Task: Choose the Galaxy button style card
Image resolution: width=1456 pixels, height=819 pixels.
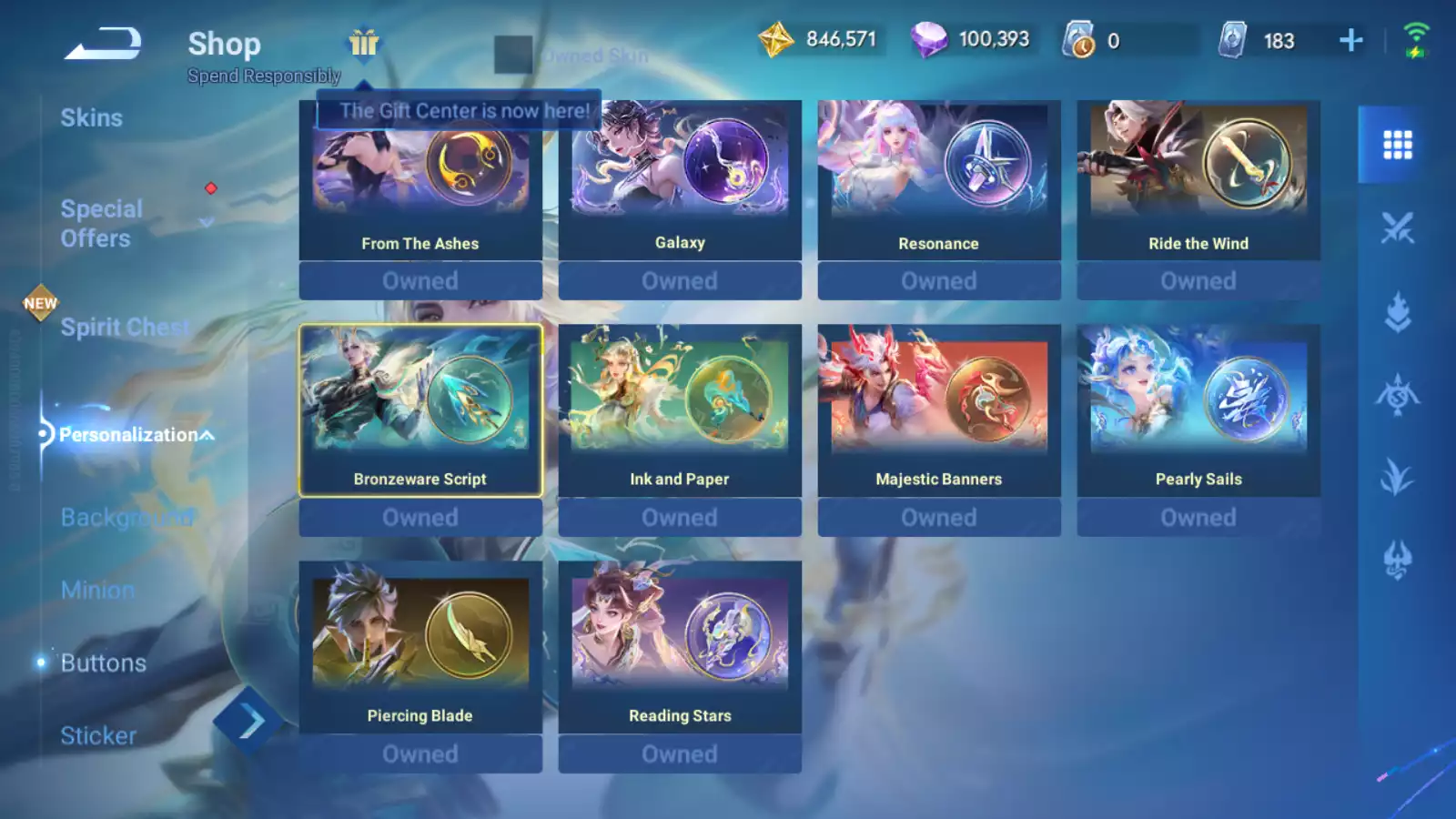Action: click(x=680, y=180)
